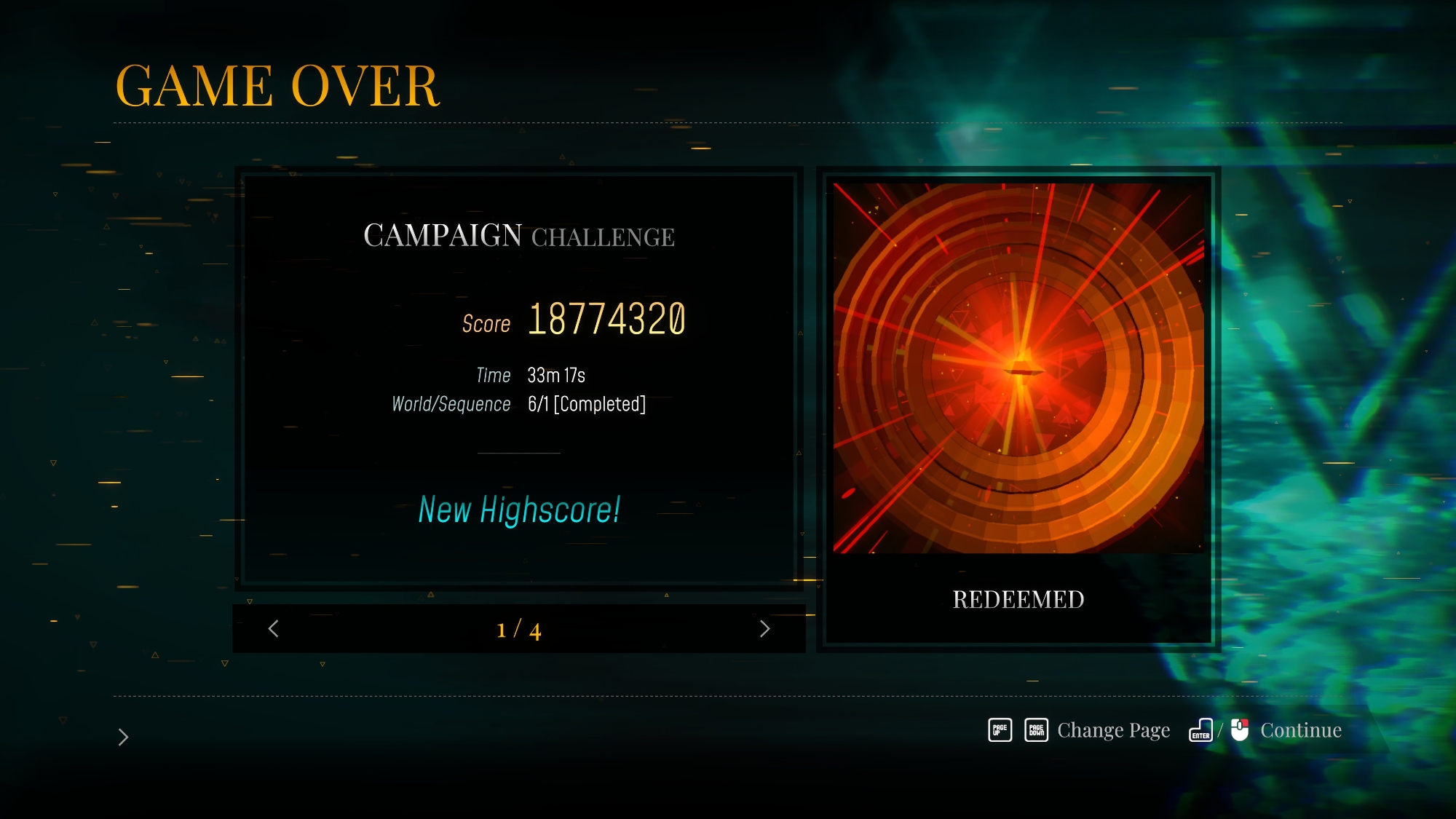Screen dimensions: 1456x819
Task: Switch to the Challenge tab
Action: (x=603, y=237)
